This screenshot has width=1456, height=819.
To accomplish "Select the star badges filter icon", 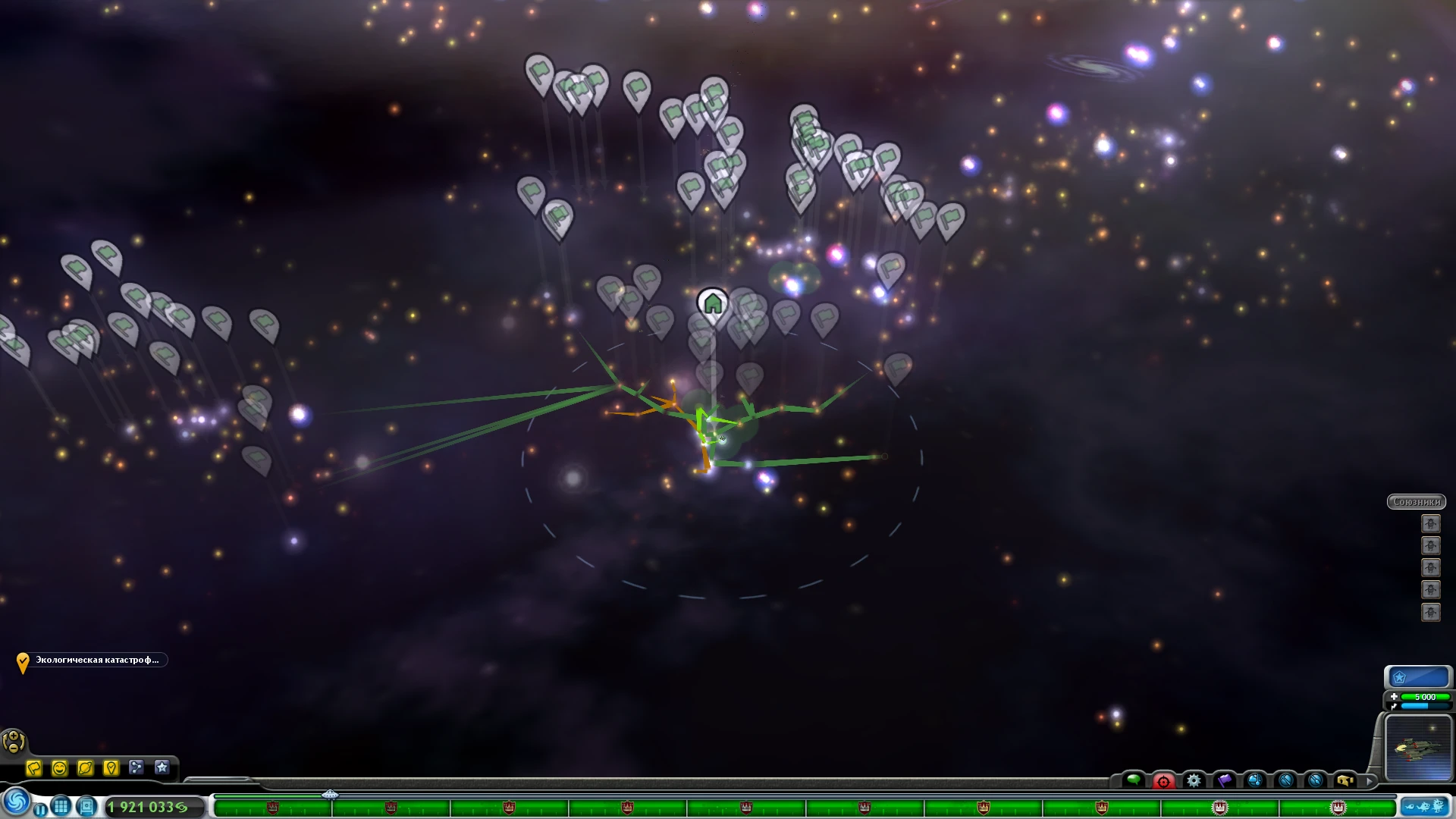I will pyautogui.click(x=162, y=768).
